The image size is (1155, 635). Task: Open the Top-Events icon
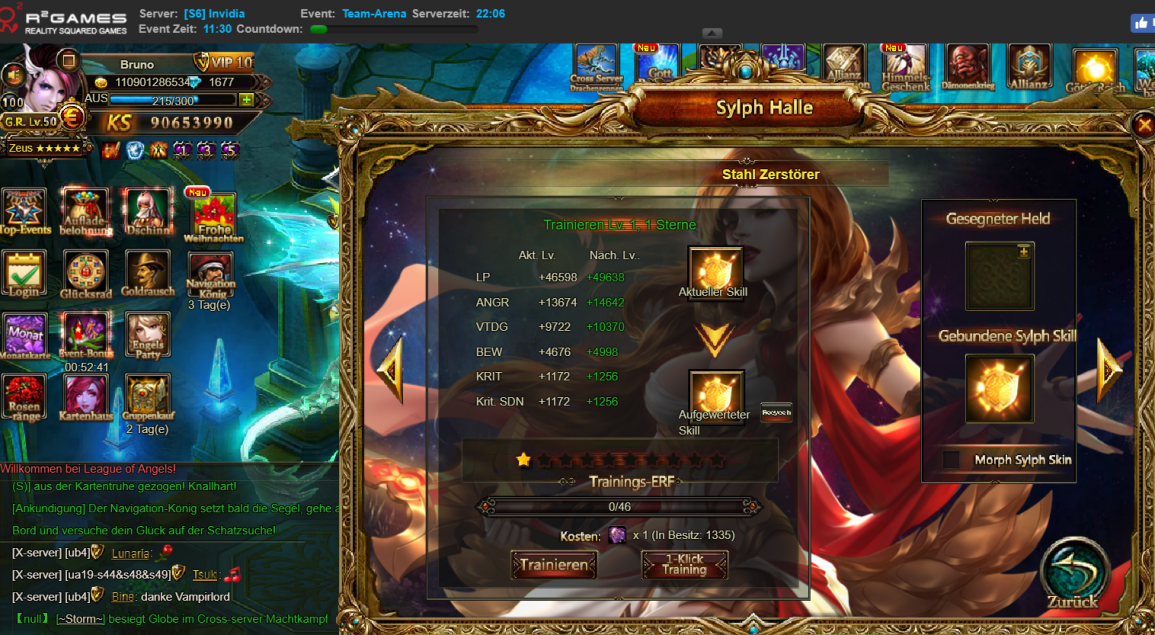pyautogui.click(x=23, y=210)
